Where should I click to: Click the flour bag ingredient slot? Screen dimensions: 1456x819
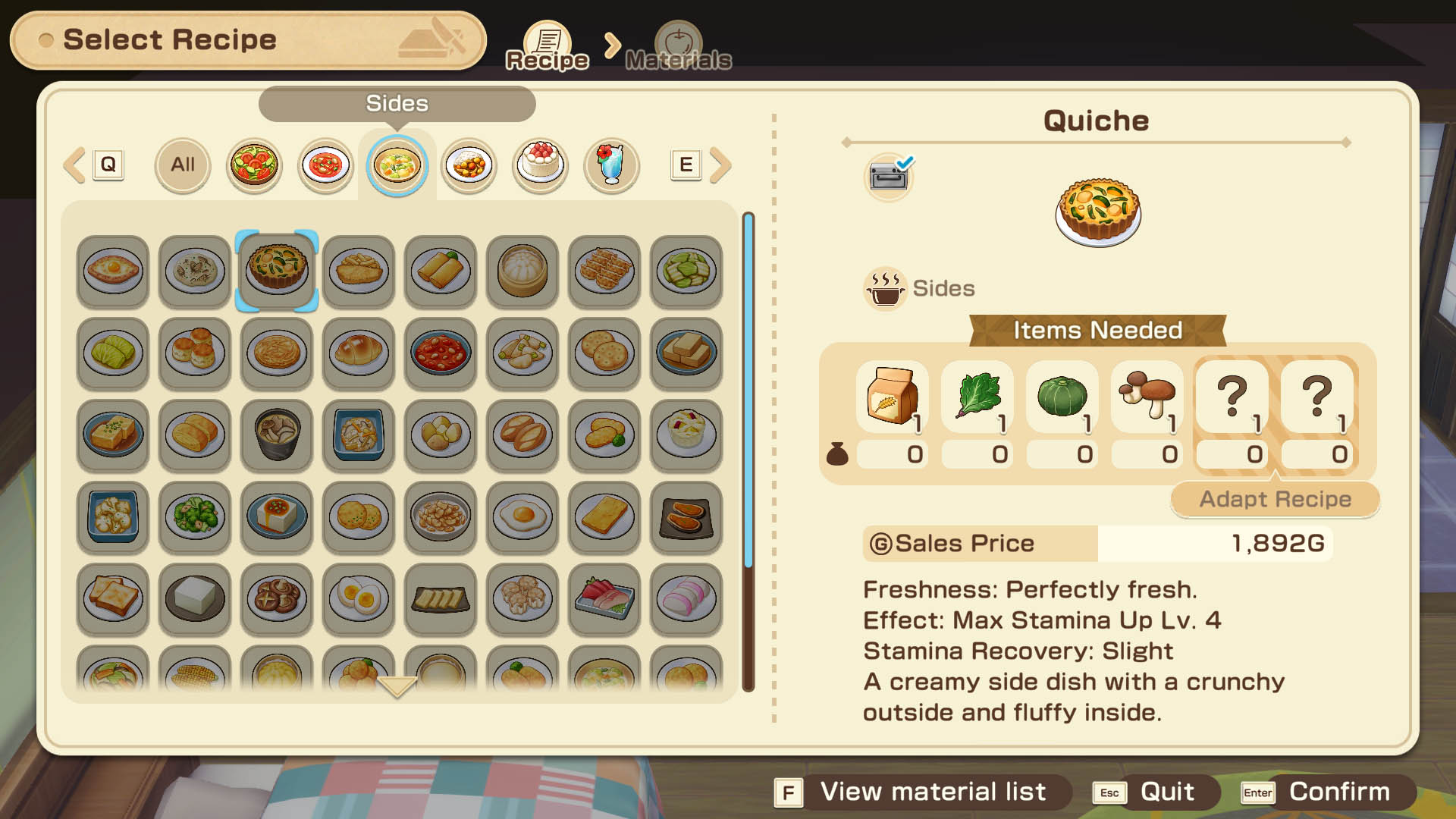893,397
